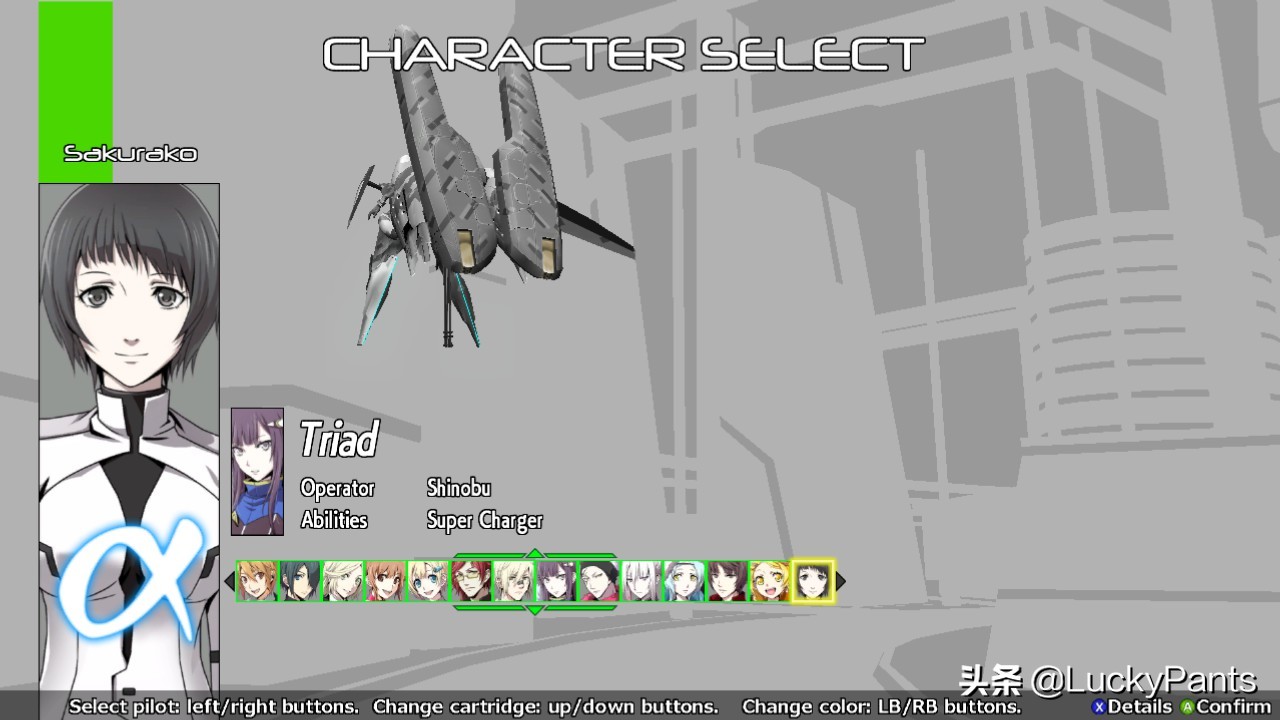Pick the purple-haired pilot portrait
Image resolution: width=1280 pixels, height=720 pixels.
tap(556, 581)
